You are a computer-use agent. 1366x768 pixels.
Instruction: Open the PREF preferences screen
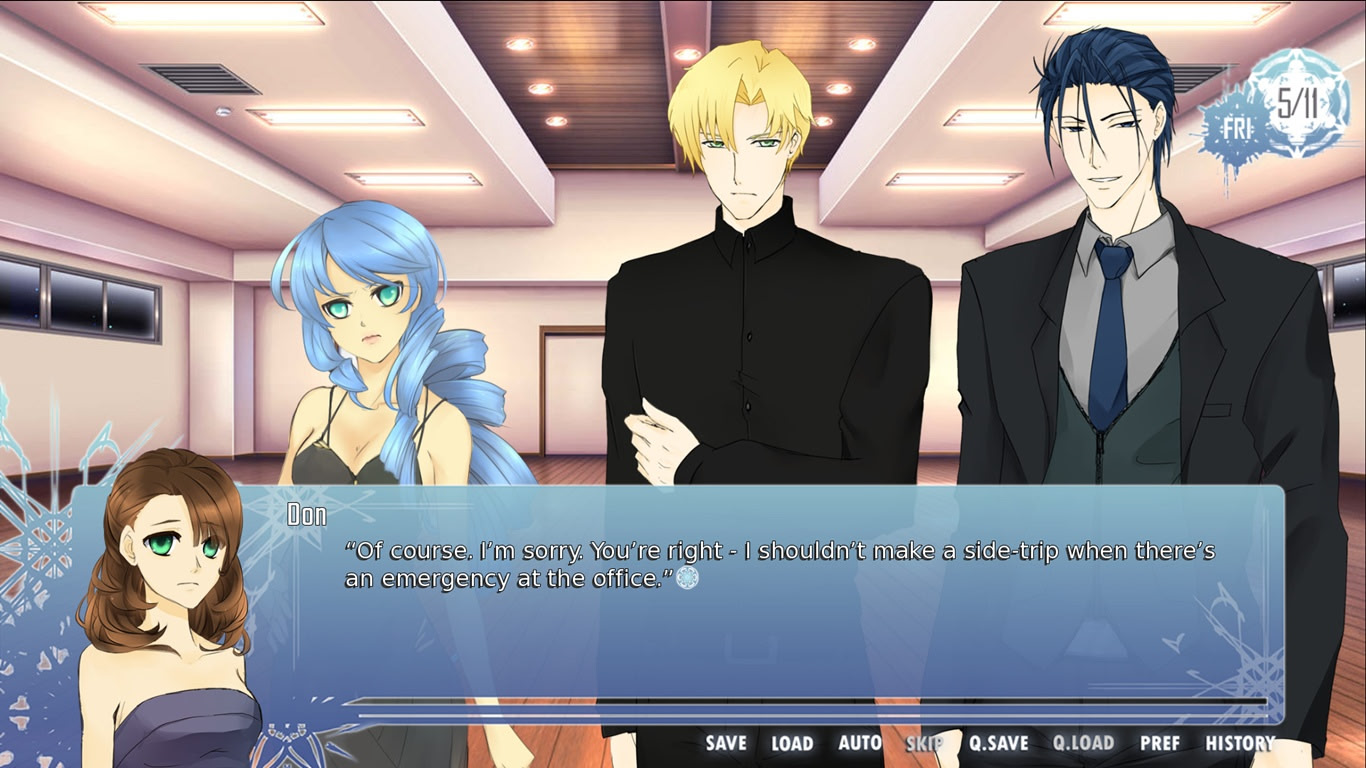pos(1162,744)
